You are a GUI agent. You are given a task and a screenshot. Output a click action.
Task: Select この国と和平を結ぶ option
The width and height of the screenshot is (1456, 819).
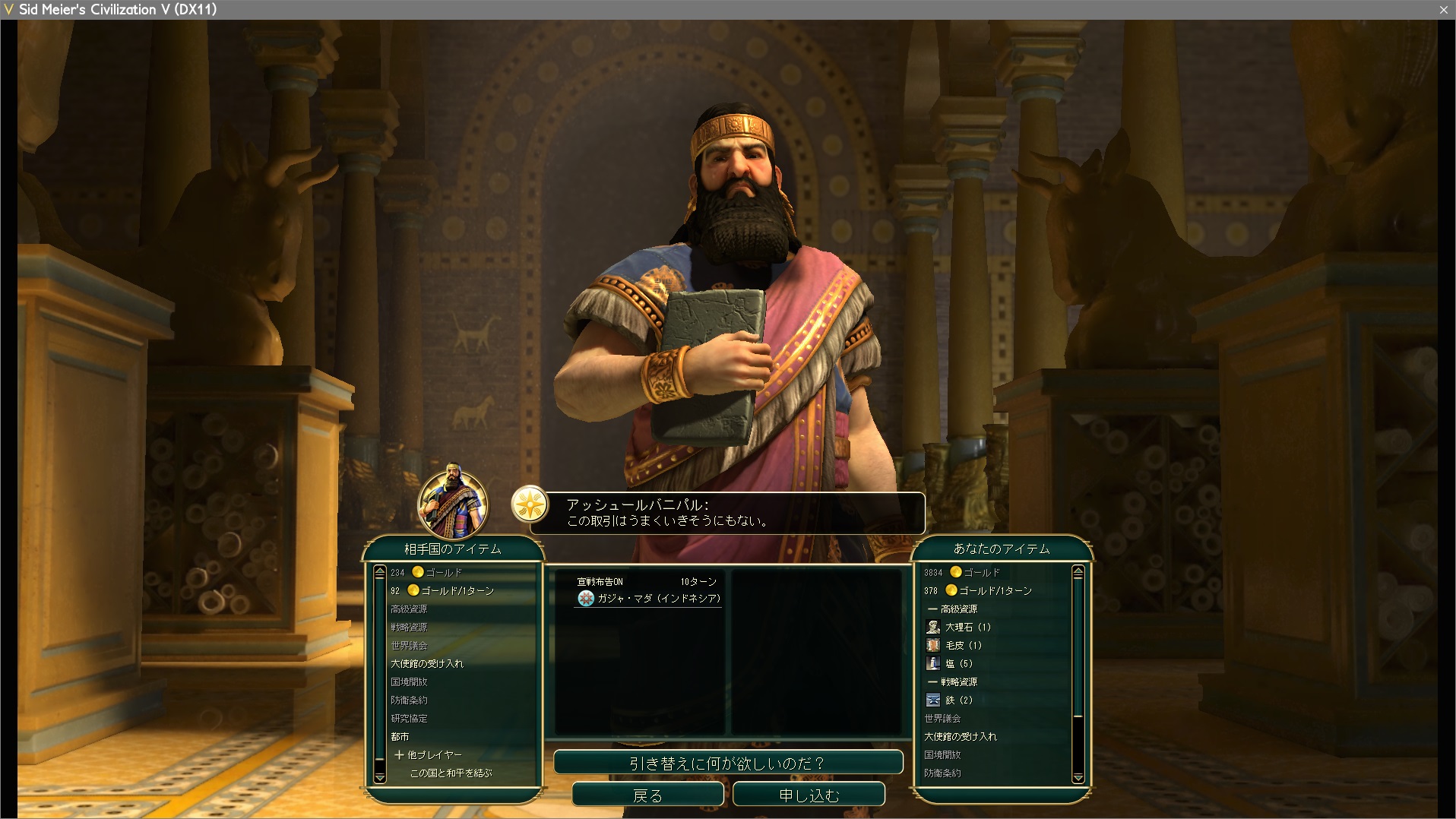[451, 773]
